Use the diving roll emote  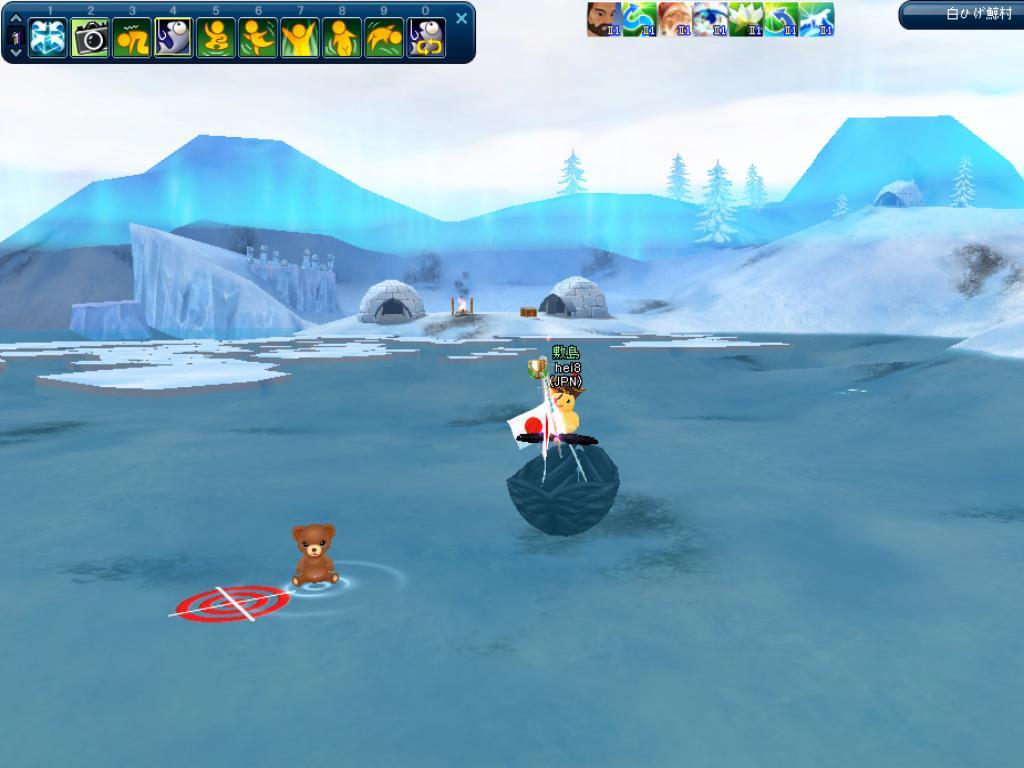(x=384, y=38)
